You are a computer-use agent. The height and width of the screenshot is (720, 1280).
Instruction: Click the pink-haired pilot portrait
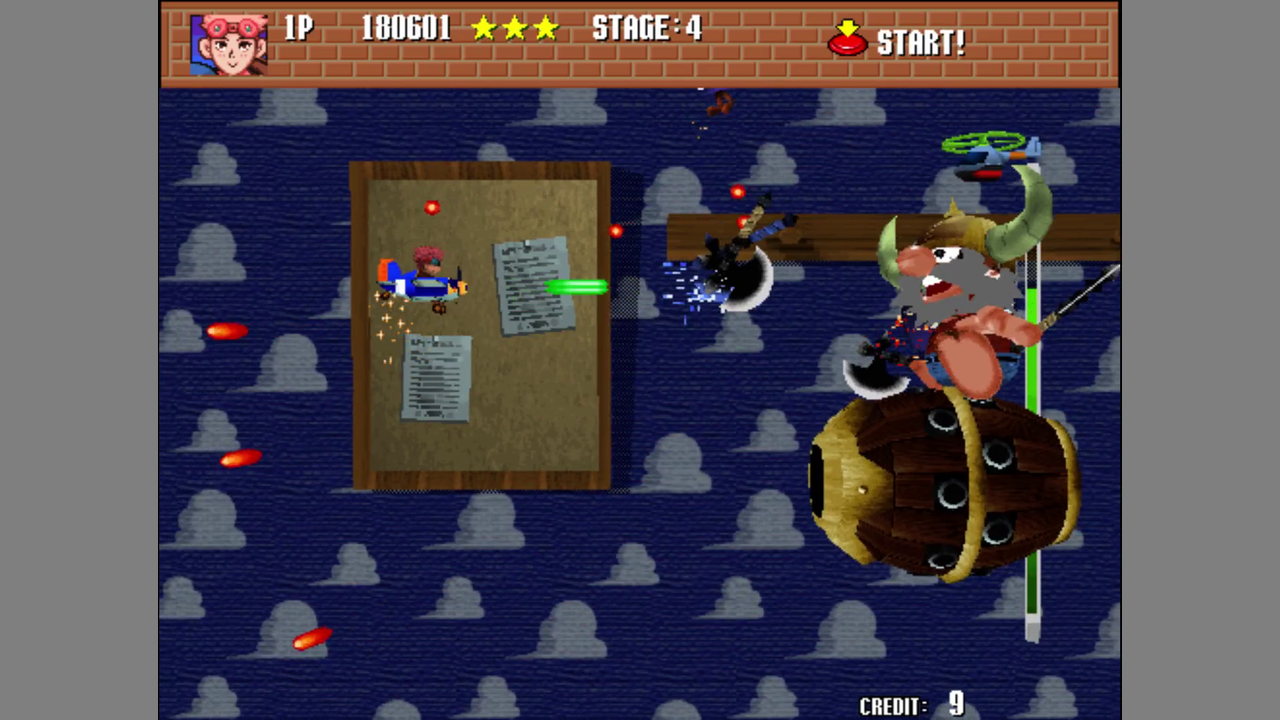[x=229, y=44]
